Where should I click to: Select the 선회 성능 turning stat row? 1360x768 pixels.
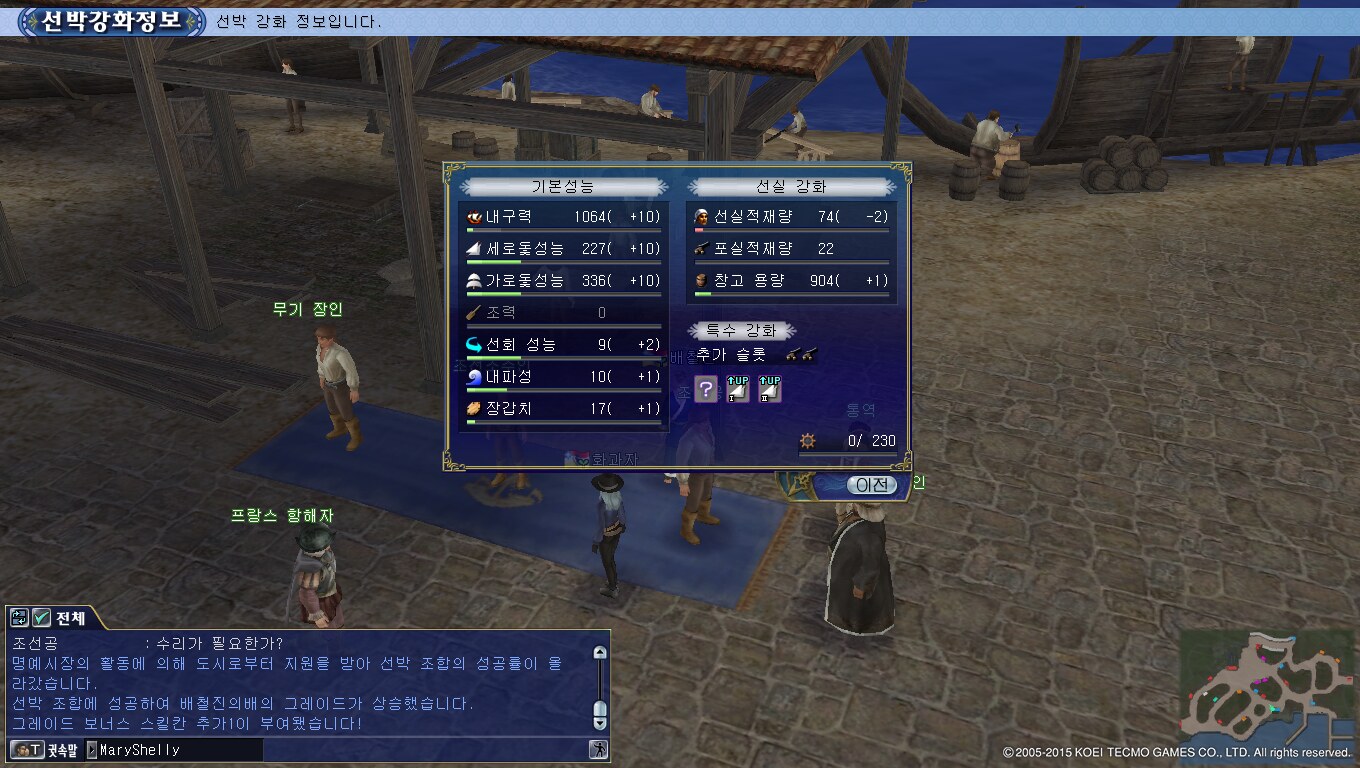point(564,345)
